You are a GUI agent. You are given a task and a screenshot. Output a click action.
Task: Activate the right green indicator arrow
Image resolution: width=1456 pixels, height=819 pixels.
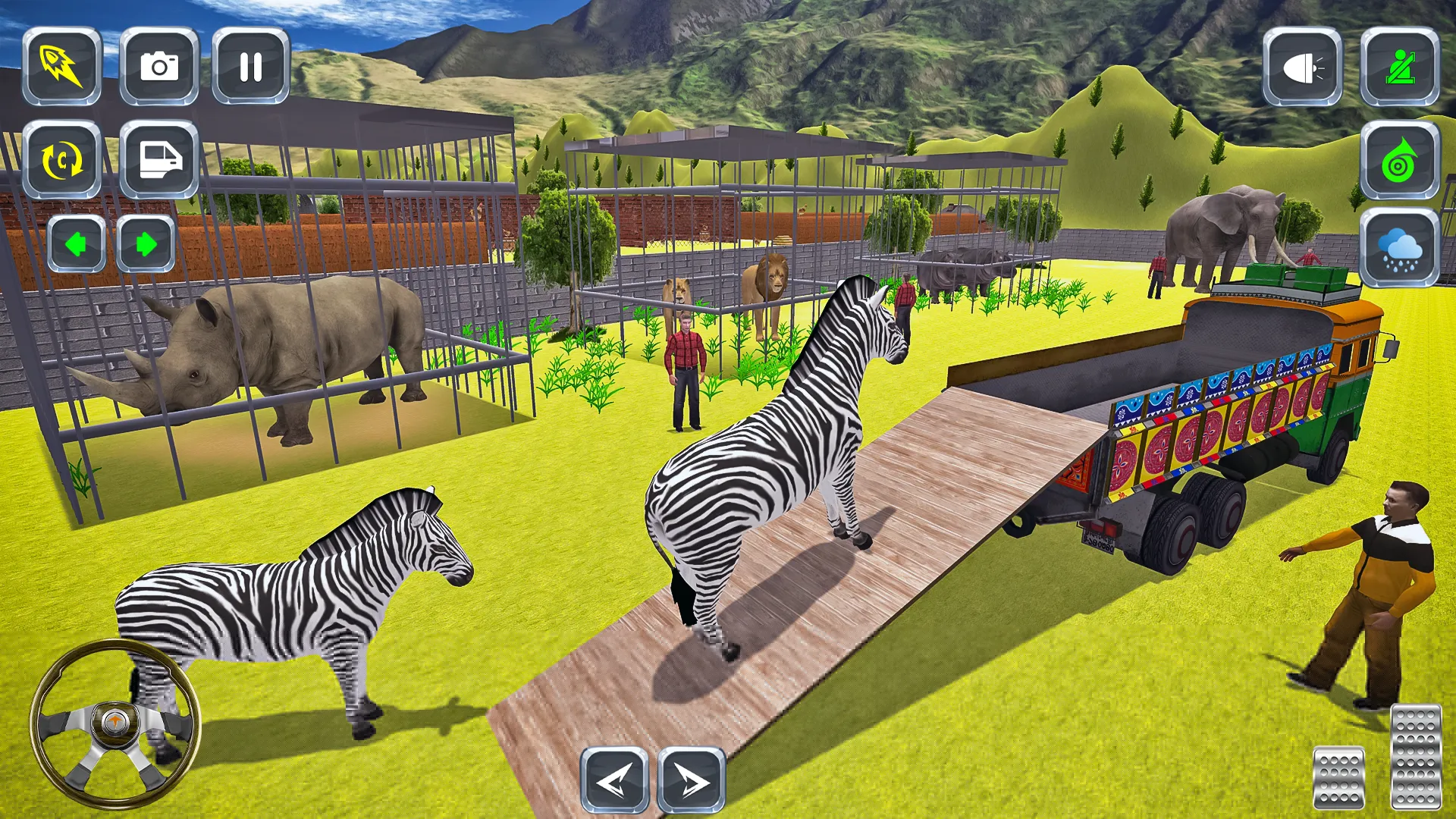pos(146,244)
